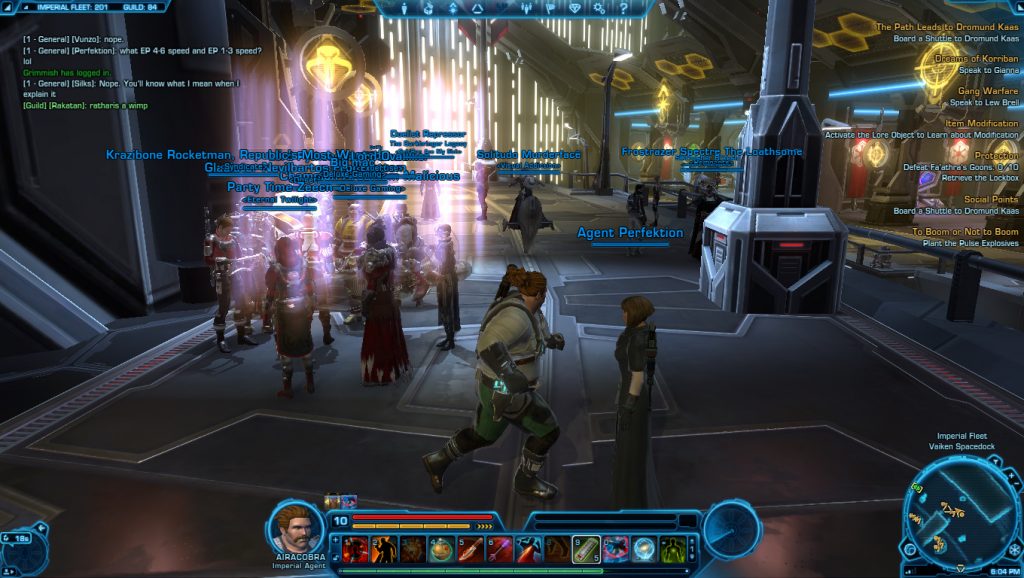
Task: Click the blue energy orb ability
Action: (644, 549)
